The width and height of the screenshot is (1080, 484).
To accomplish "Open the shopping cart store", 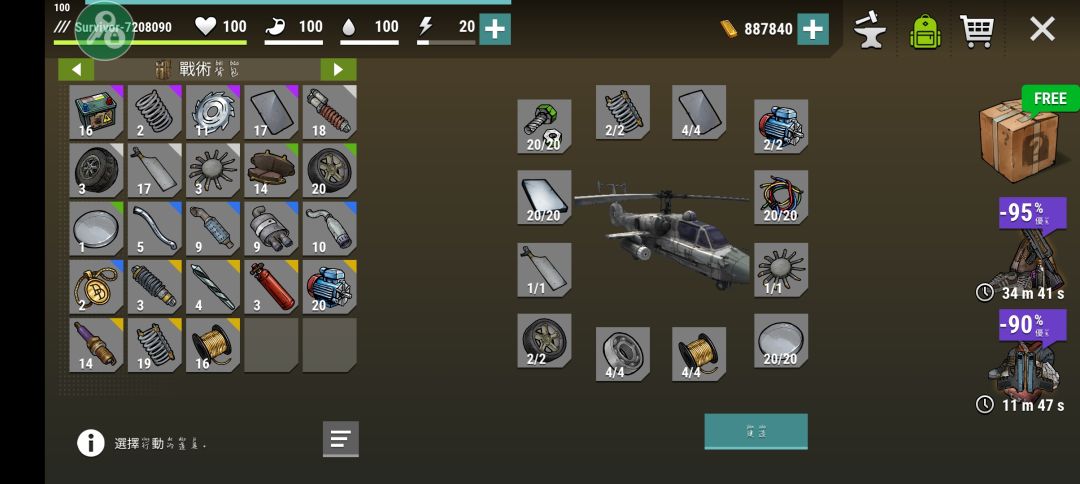I will pos(976,30).
